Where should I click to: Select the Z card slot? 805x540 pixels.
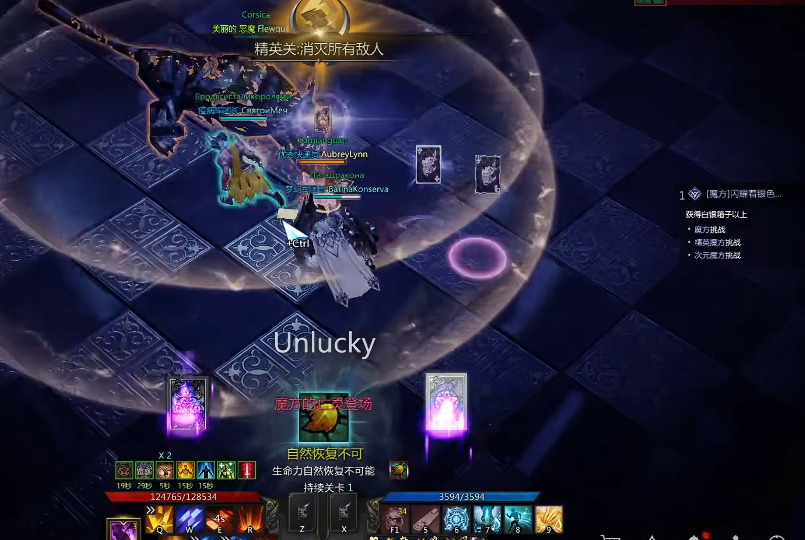(303, 515)
